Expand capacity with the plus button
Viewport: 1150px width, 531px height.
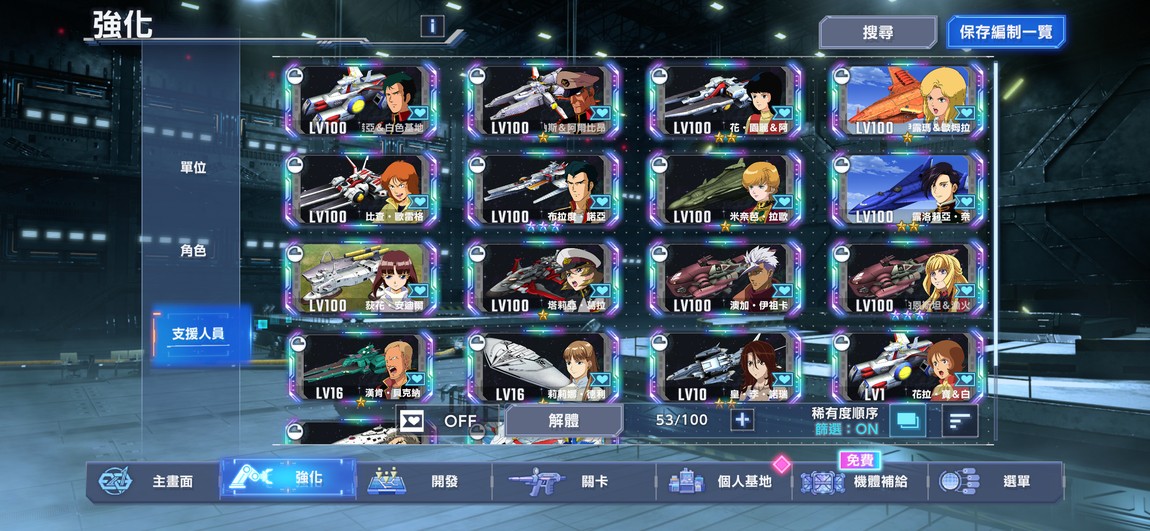(742, 420)
